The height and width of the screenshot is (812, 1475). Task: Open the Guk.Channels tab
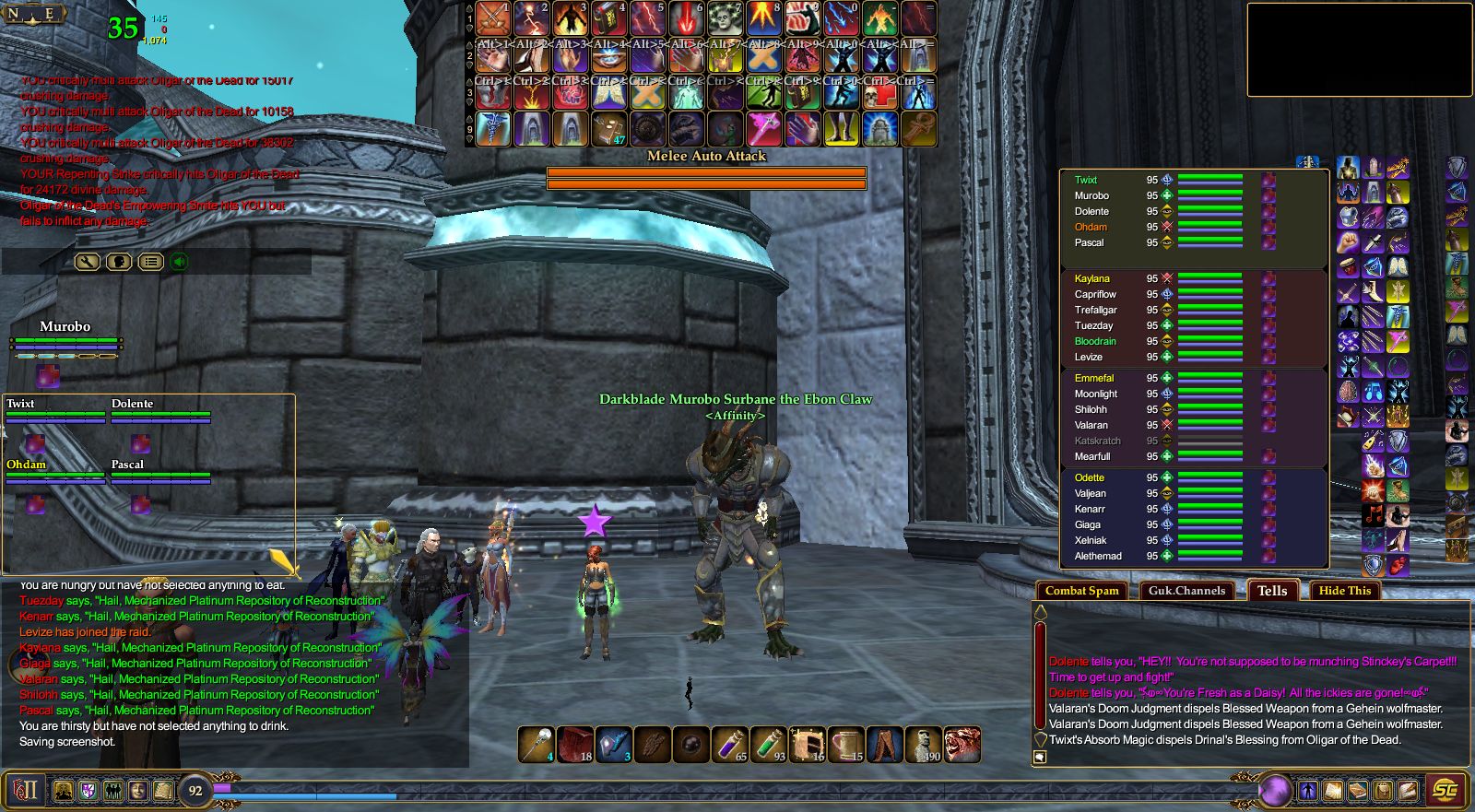tap(1188, 591)
